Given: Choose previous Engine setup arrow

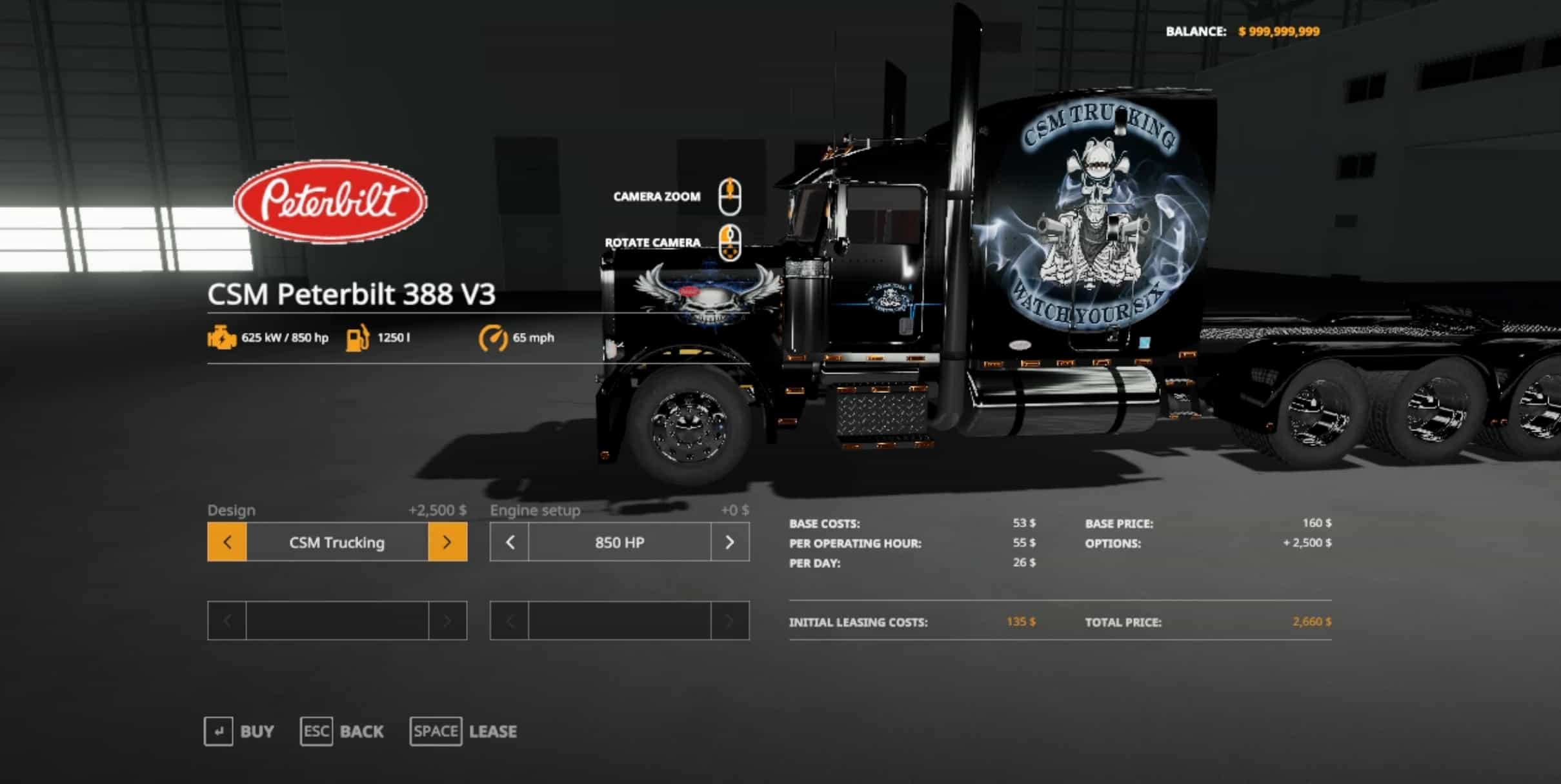Looking at the screenshot, I should [x=510, y=542].
